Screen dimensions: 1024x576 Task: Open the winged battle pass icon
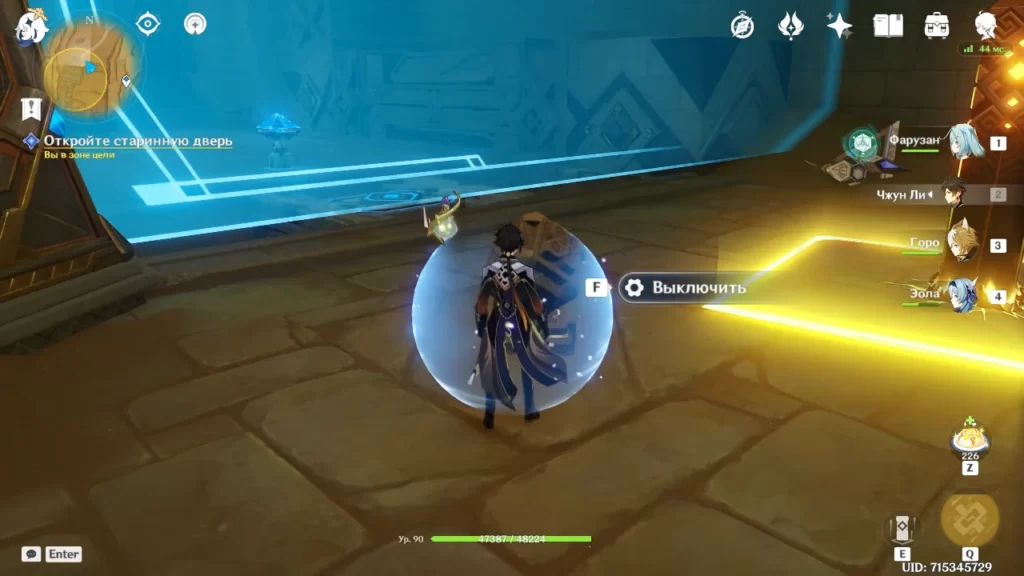click(791, 26)
